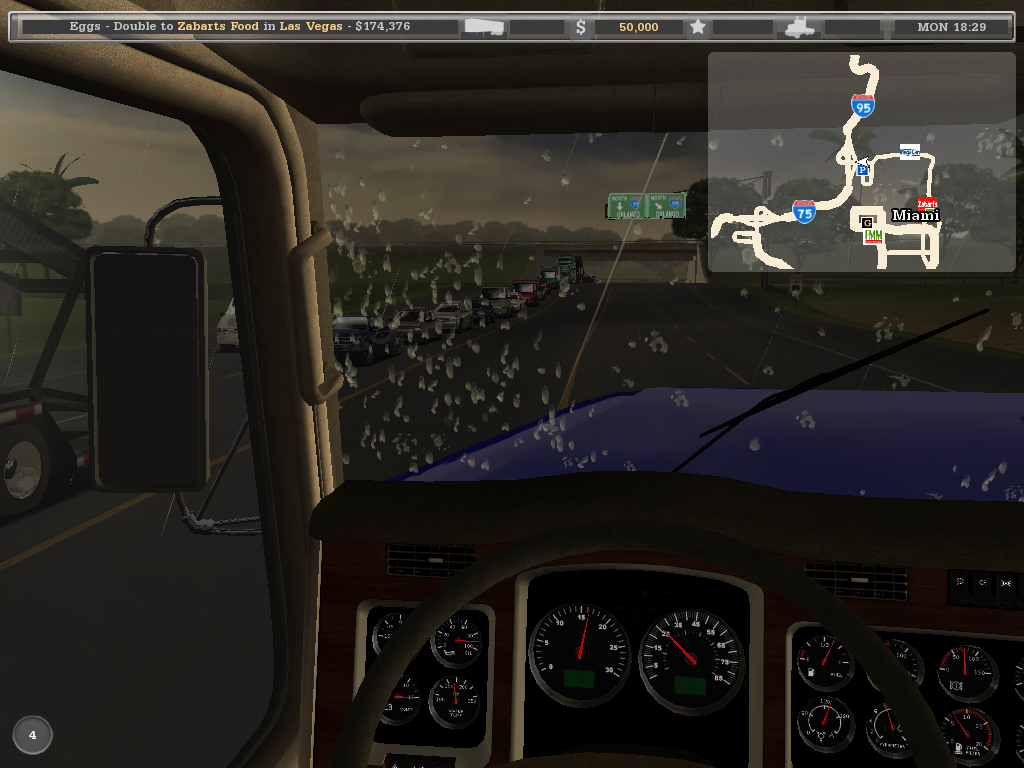Click the truck icon in the top bar
The width and height of the screenshot is (1024, 768).
coord(801,27)
